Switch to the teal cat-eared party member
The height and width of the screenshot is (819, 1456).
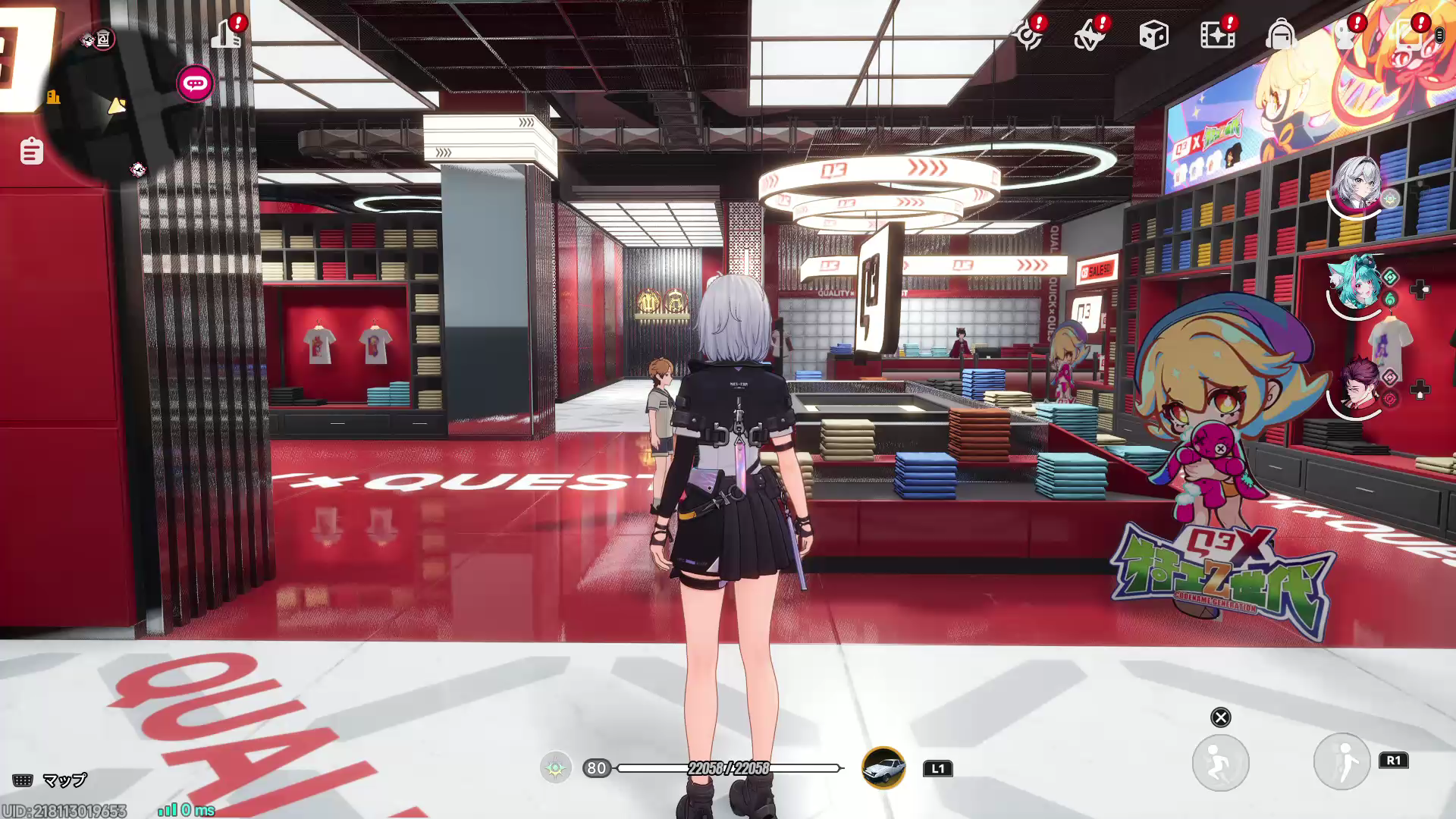click(x=1357, y=283)
